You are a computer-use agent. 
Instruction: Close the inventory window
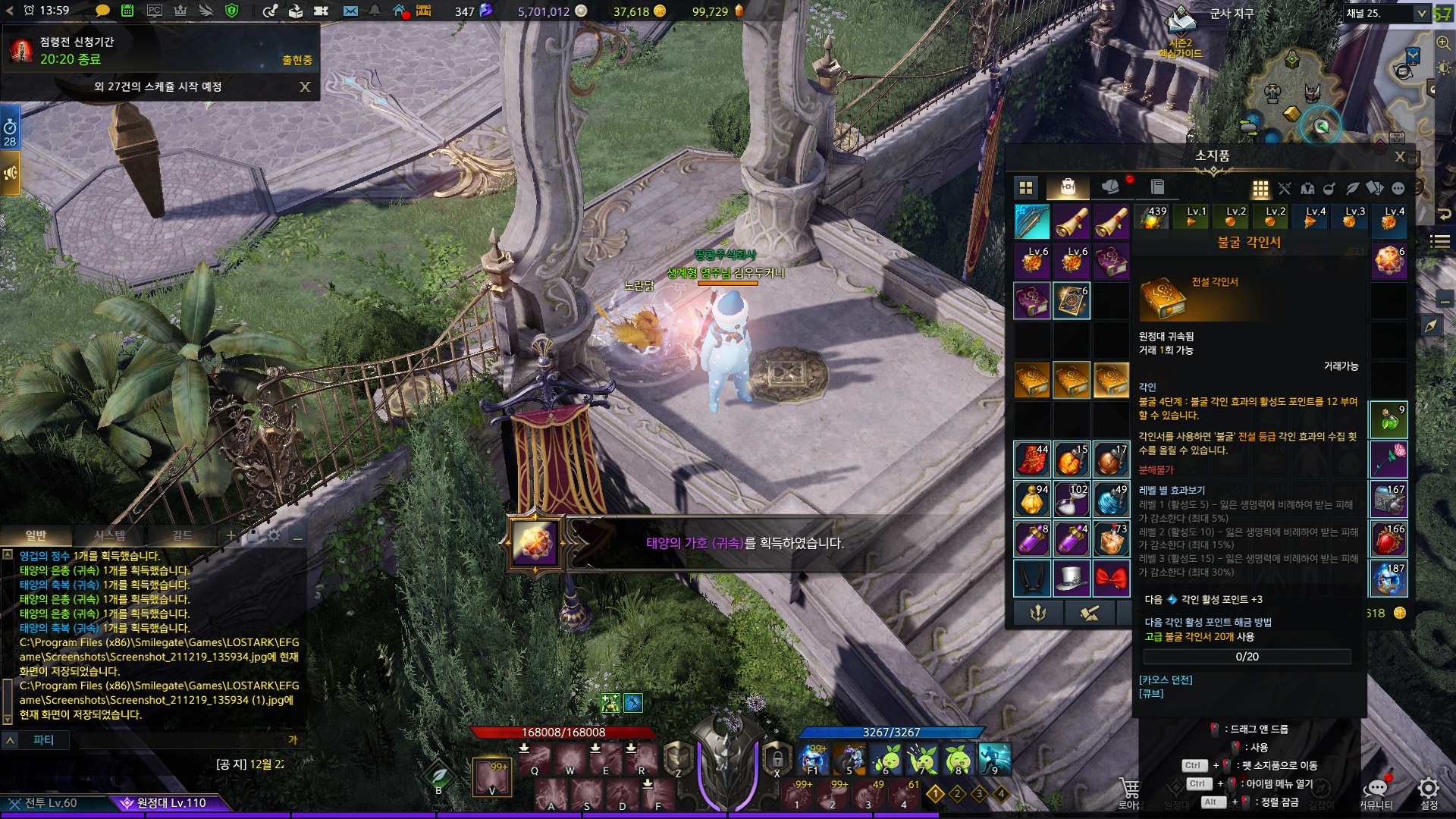[x=1400, y=157]
